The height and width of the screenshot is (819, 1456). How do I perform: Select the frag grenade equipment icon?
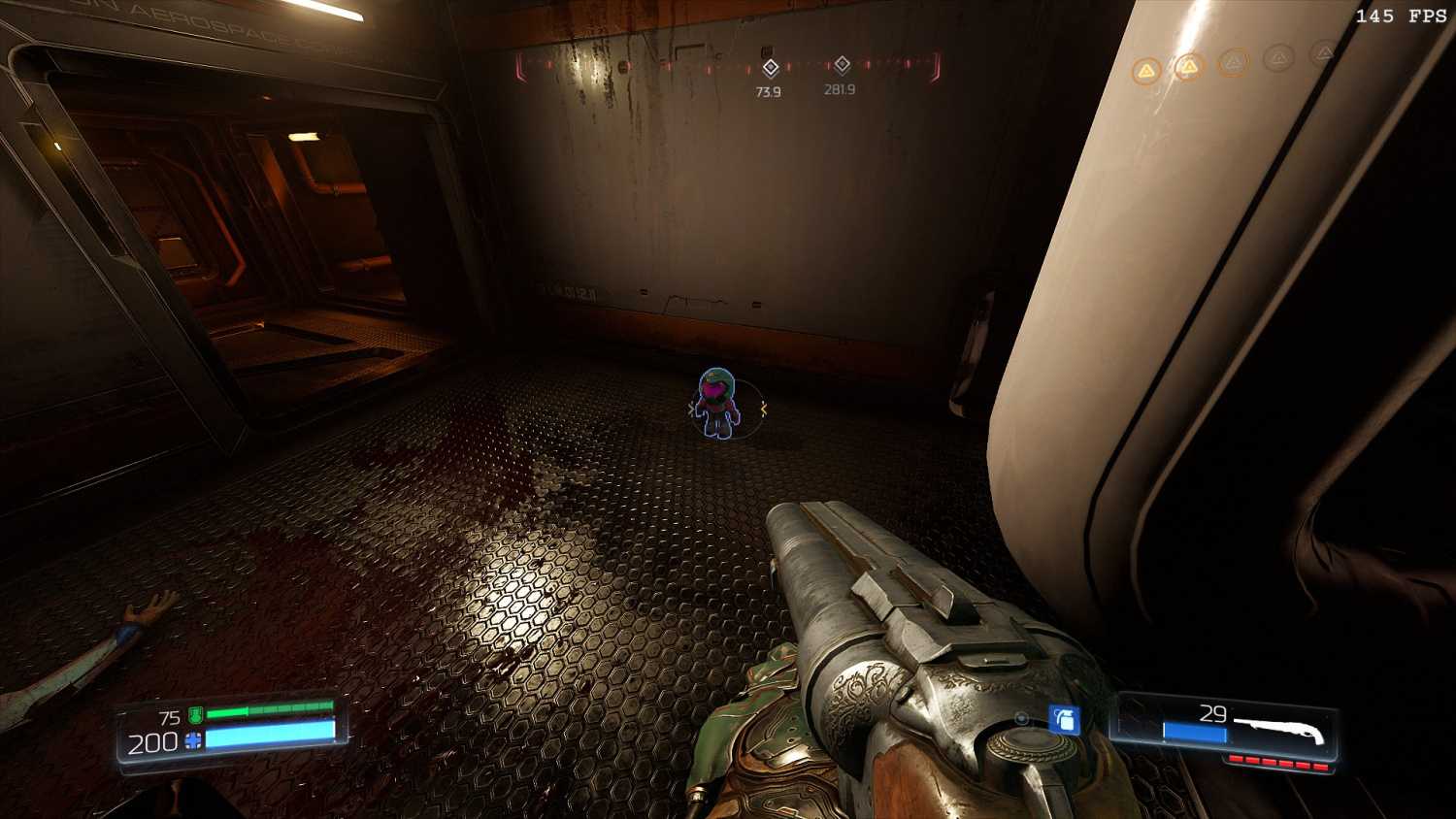tap(1065, 719)
